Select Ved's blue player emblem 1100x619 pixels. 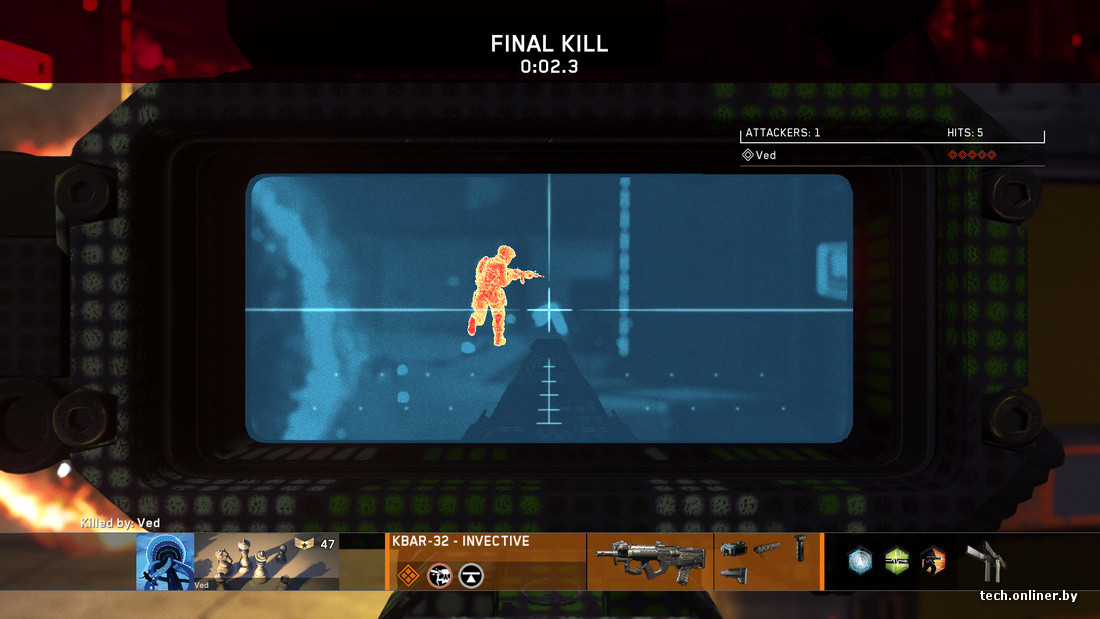pos(165,561)
